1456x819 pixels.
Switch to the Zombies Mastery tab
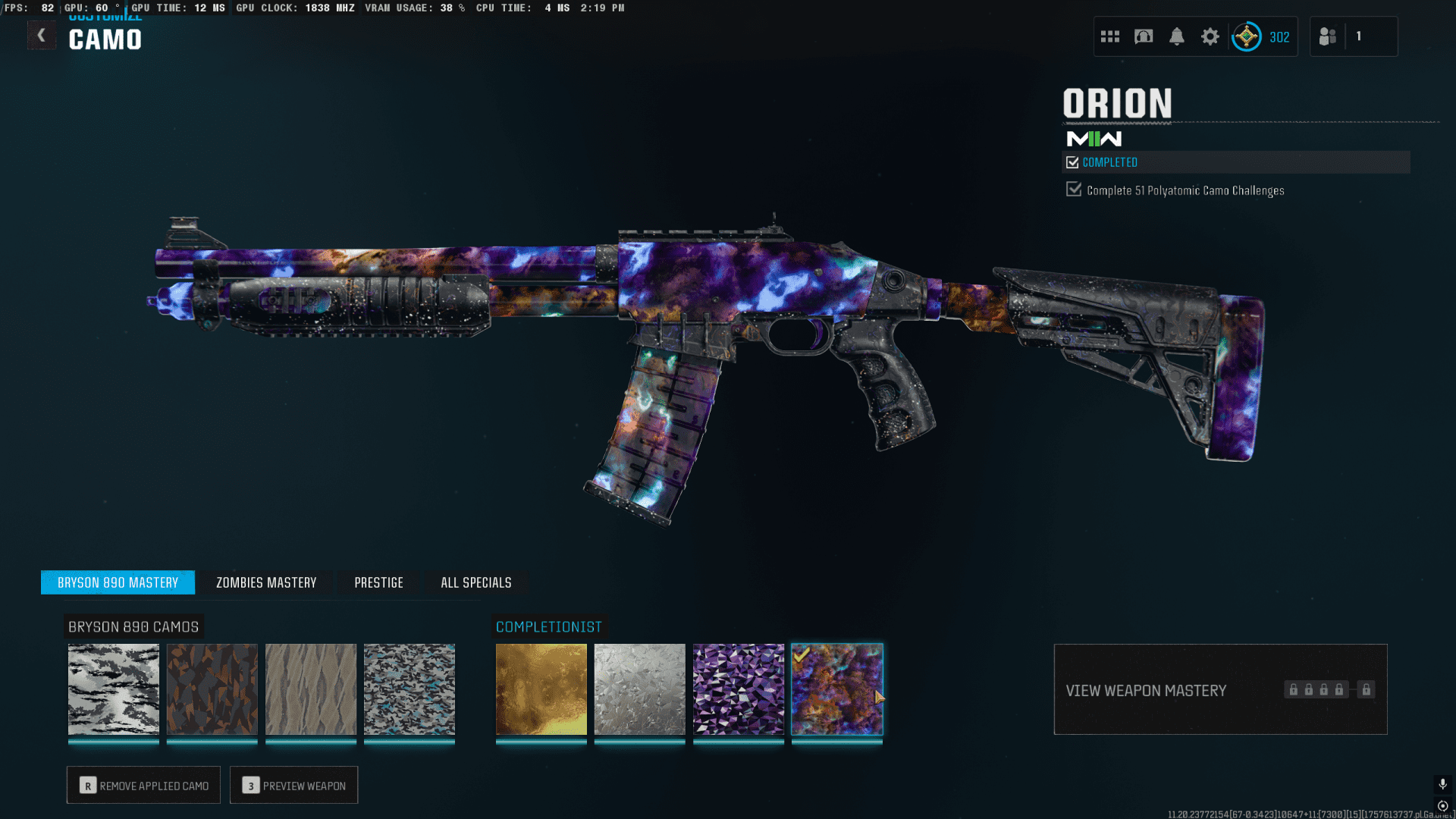pos(266,582)
